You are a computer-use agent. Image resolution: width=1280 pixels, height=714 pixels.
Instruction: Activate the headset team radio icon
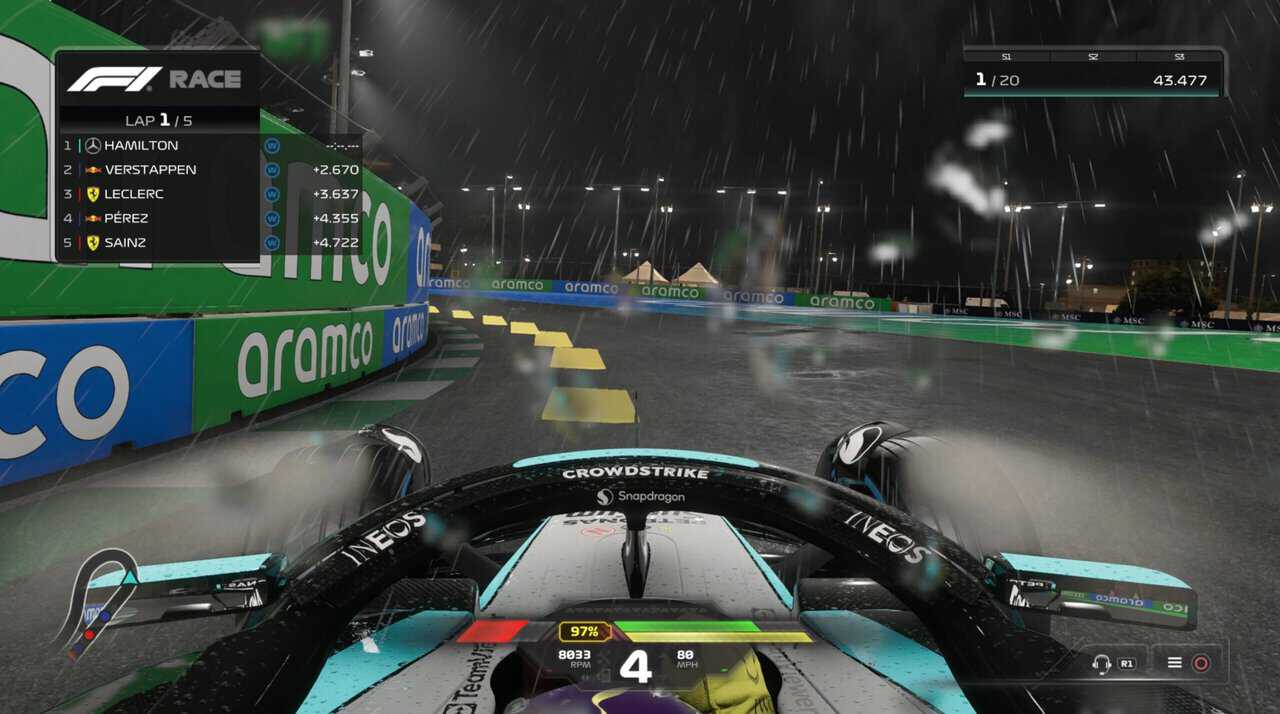(x=1103, y=663)
